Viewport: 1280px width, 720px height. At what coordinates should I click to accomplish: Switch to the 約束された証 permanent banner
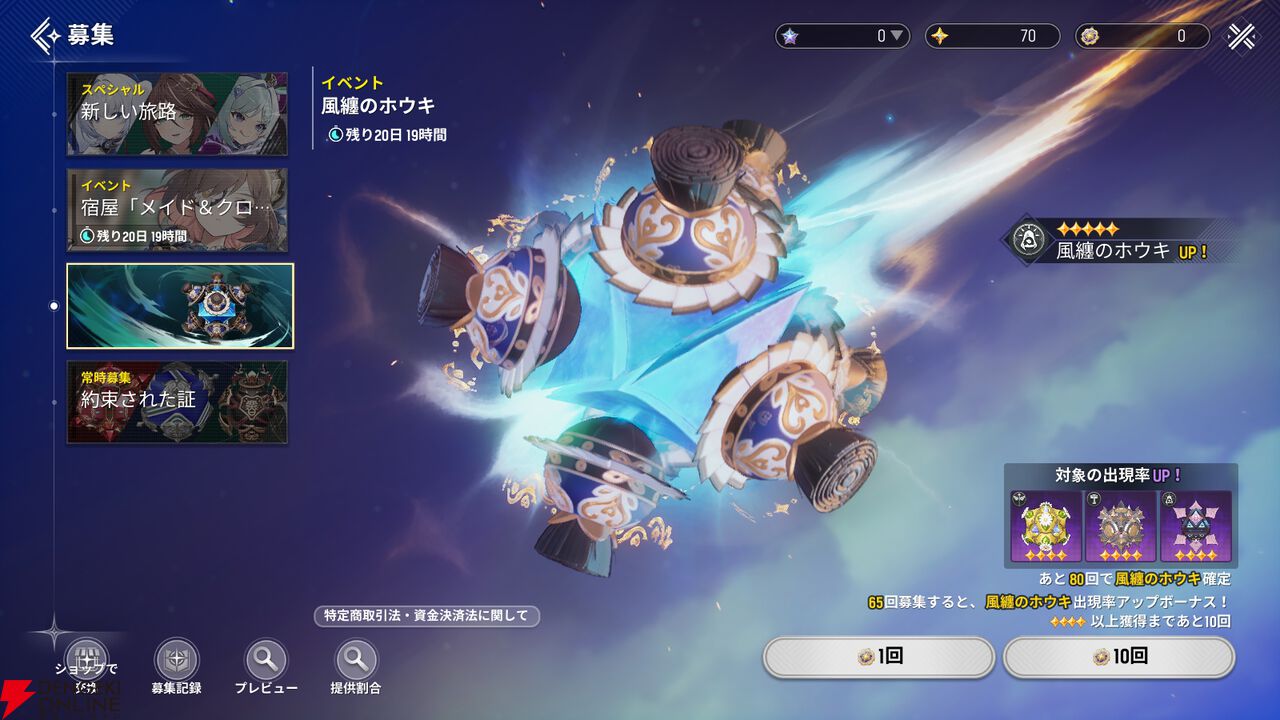tap(177, 401)
